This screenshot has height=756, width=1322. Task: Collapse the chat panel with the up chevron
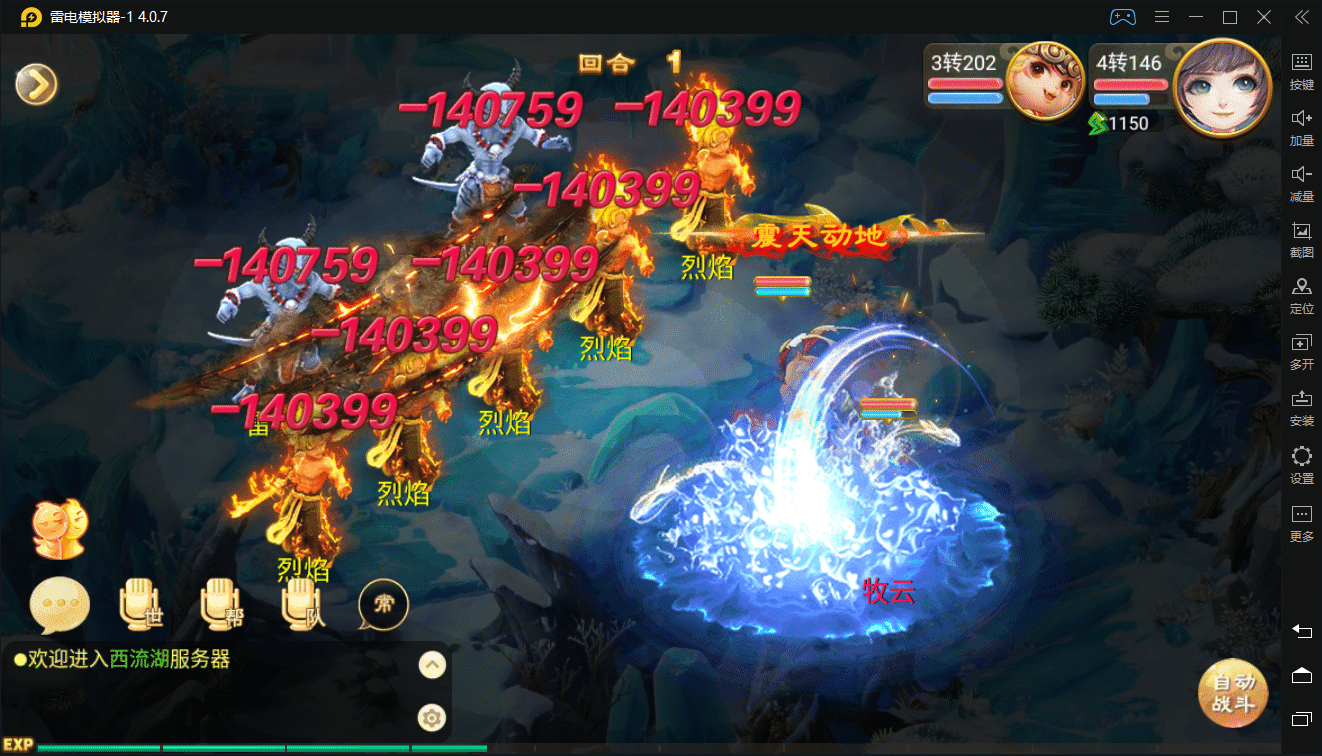click(431, 665)
